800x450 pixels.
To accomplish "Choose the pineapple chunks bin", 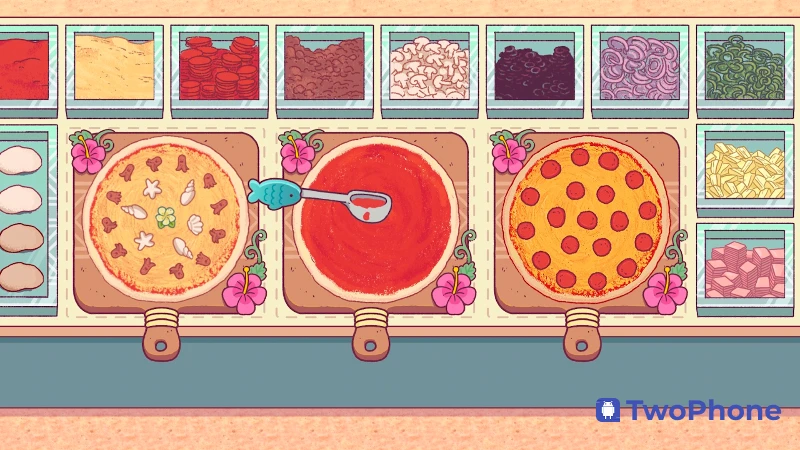I will point(744,170).
